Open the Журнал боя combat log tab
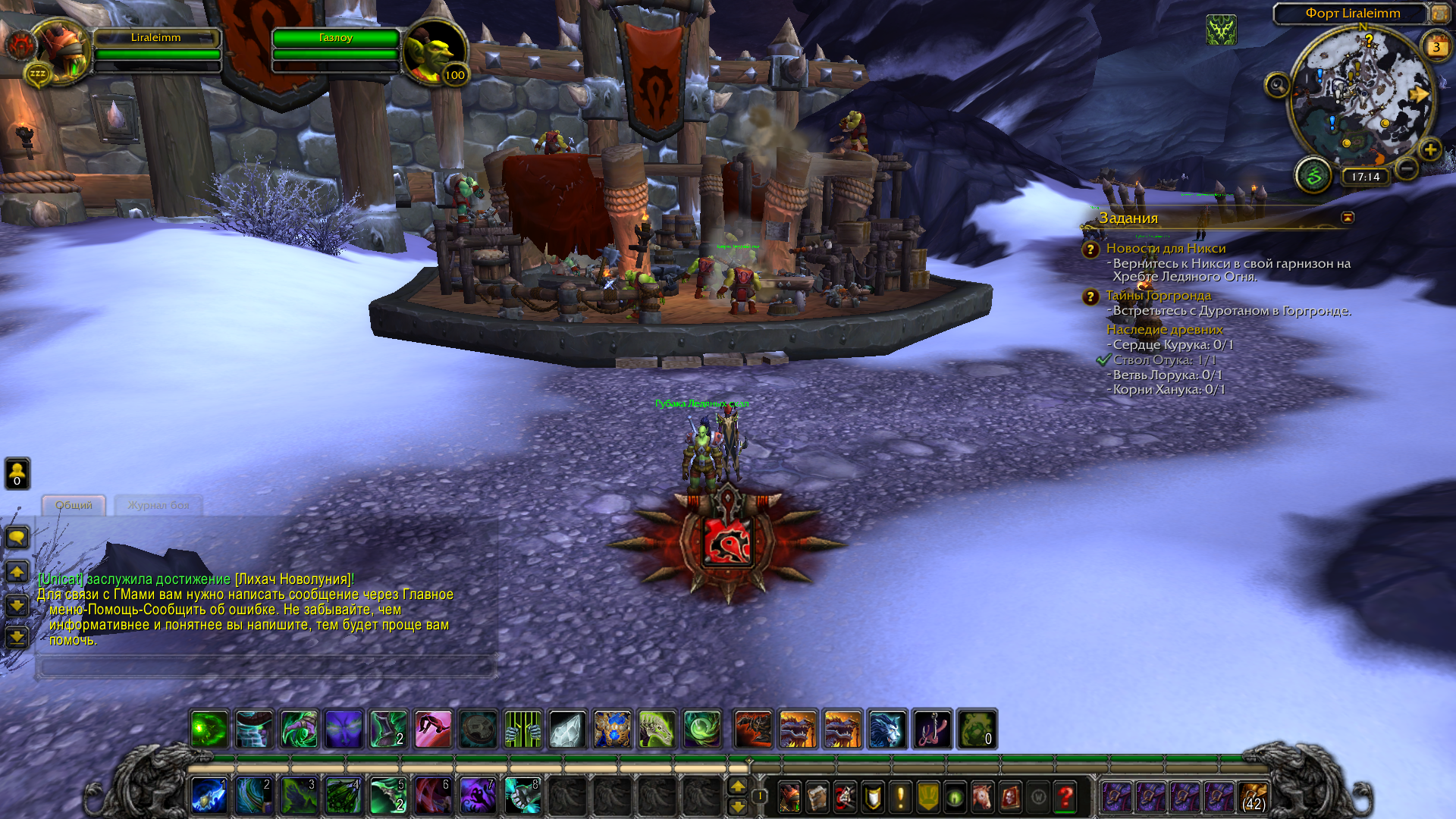Viewport: 1456px width, 819px height. pos(158,505)
